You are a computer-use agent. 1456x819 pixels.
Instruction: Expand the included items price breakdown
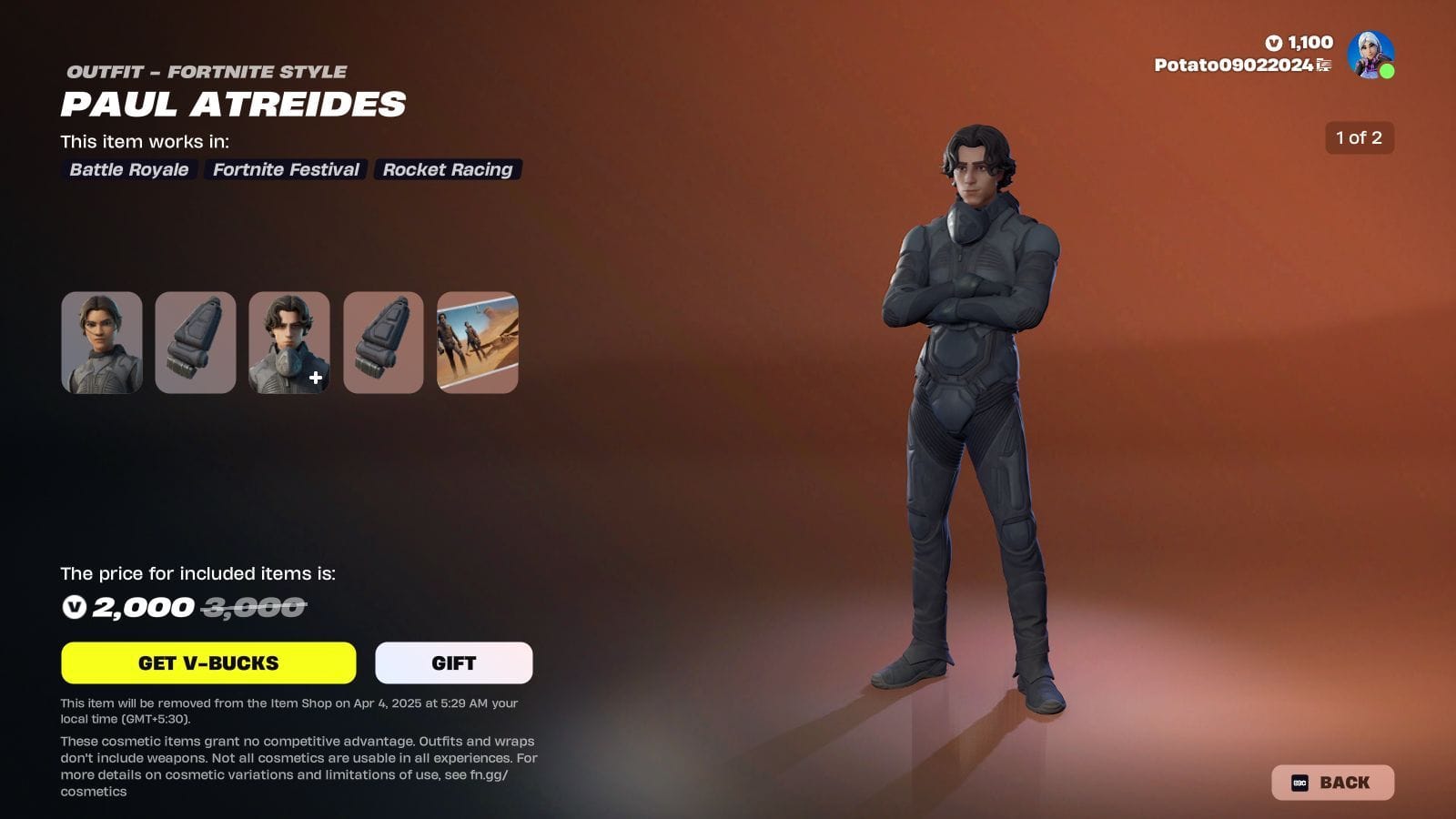click(x=198, y=574)
